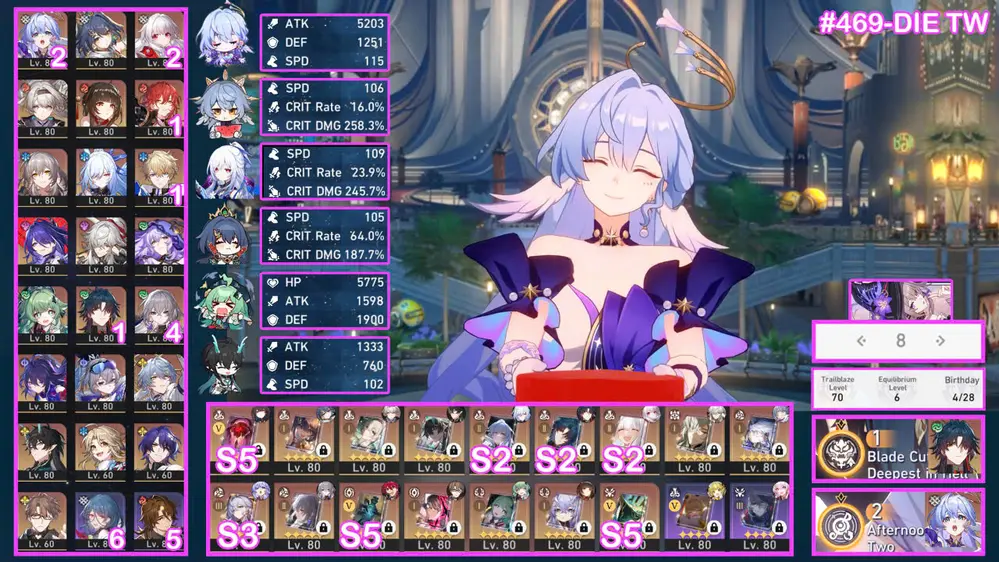The height and width of the screenshot is (562, 999).
Task: Open the Afternoon entry numbered 2
Action: click(897, 522)
